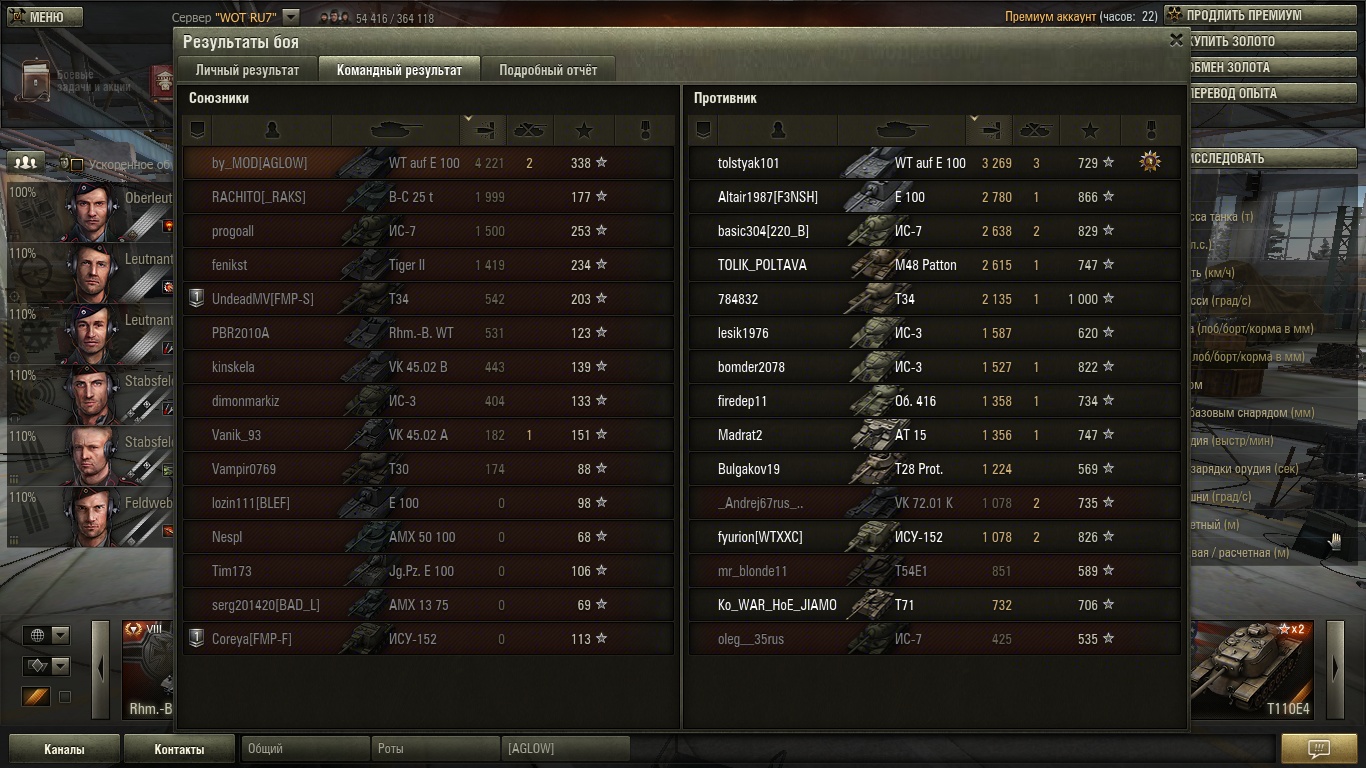
Task: Close the battle results window
Action: pos(1176,40)
